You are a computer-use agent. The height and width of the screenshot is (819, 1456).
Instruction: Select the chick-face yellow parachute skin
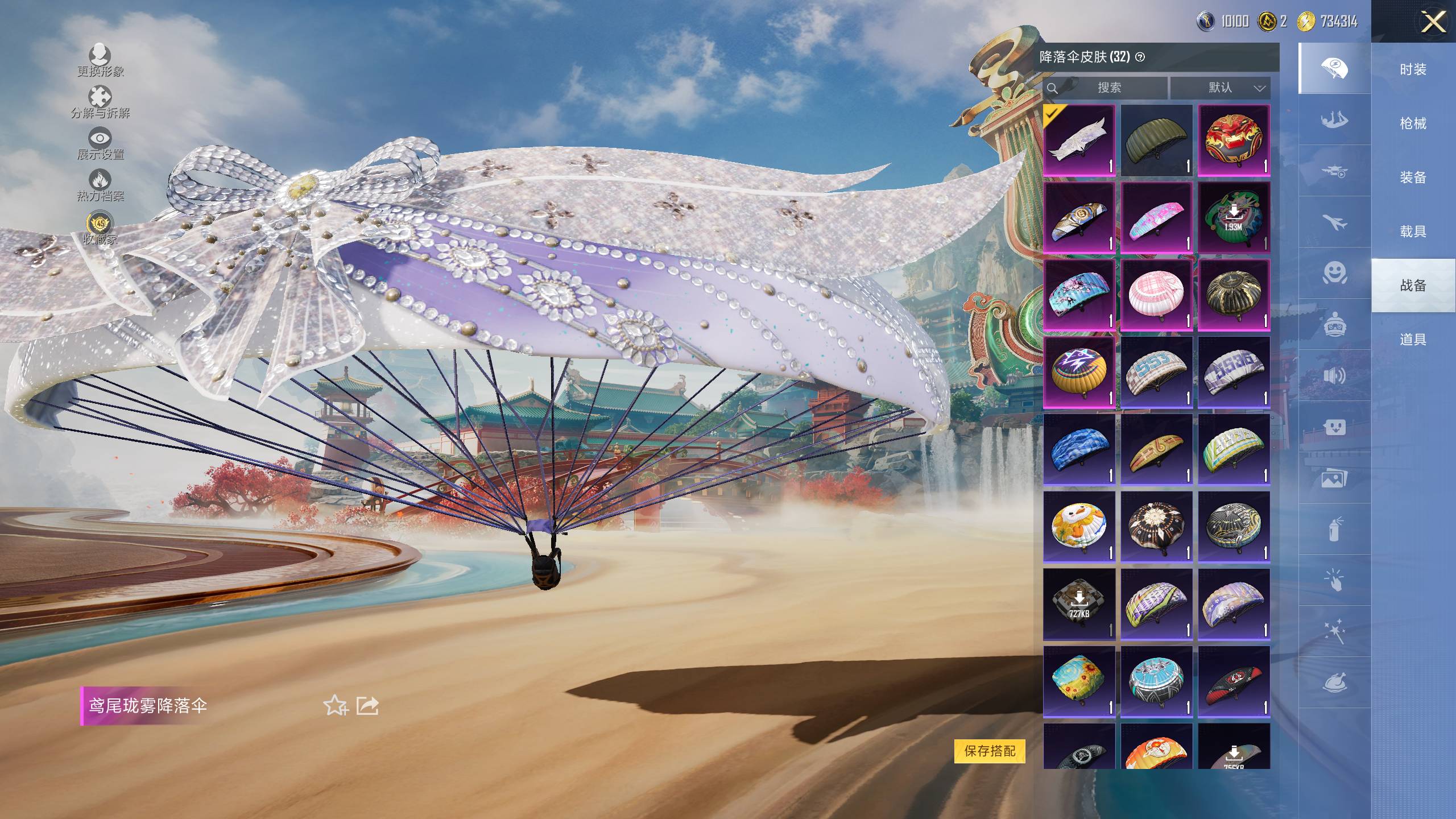pos(1079,527)
